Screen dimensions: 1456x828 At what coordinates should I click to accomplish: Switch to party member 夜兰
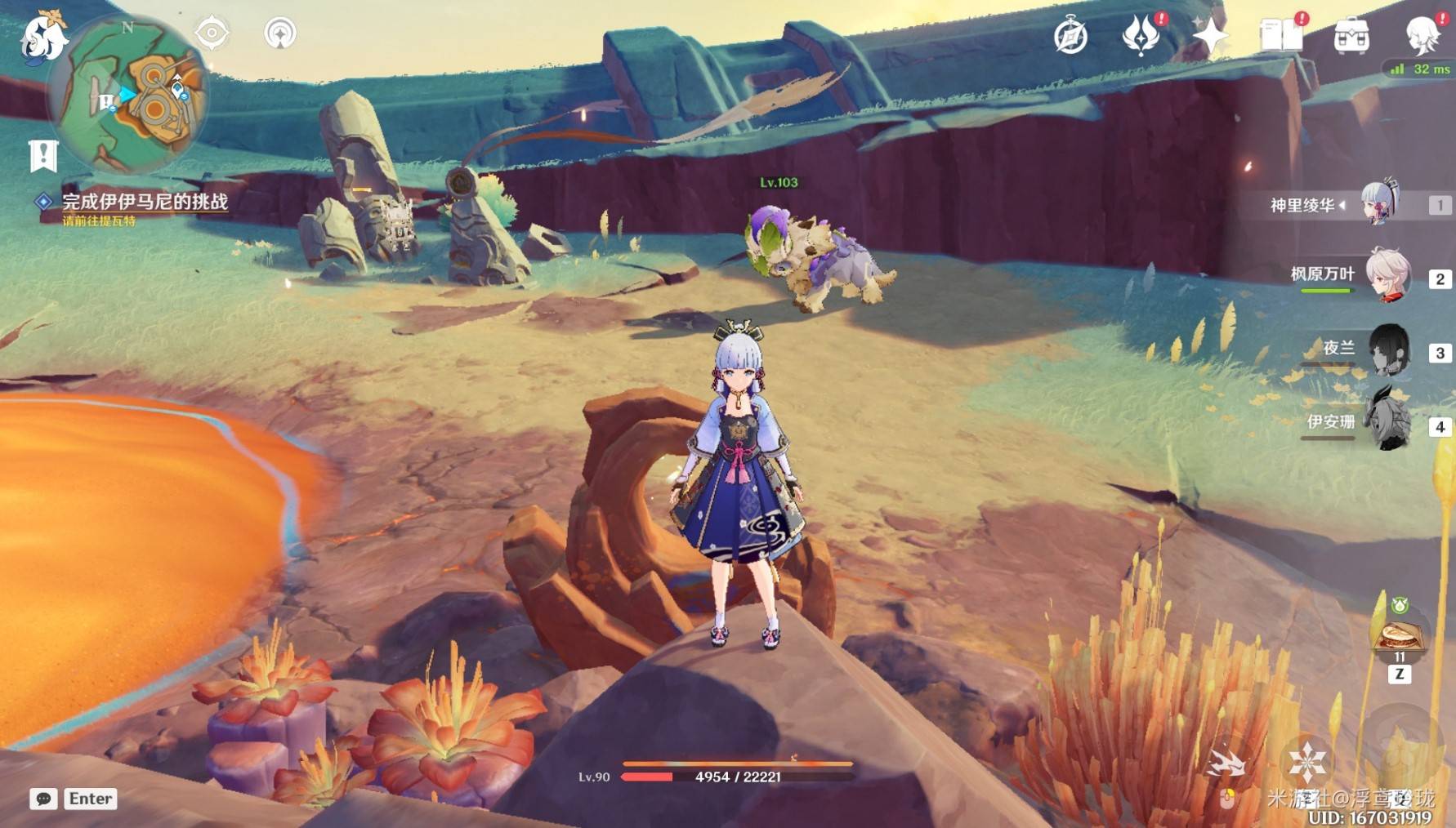pos(1387,349)
